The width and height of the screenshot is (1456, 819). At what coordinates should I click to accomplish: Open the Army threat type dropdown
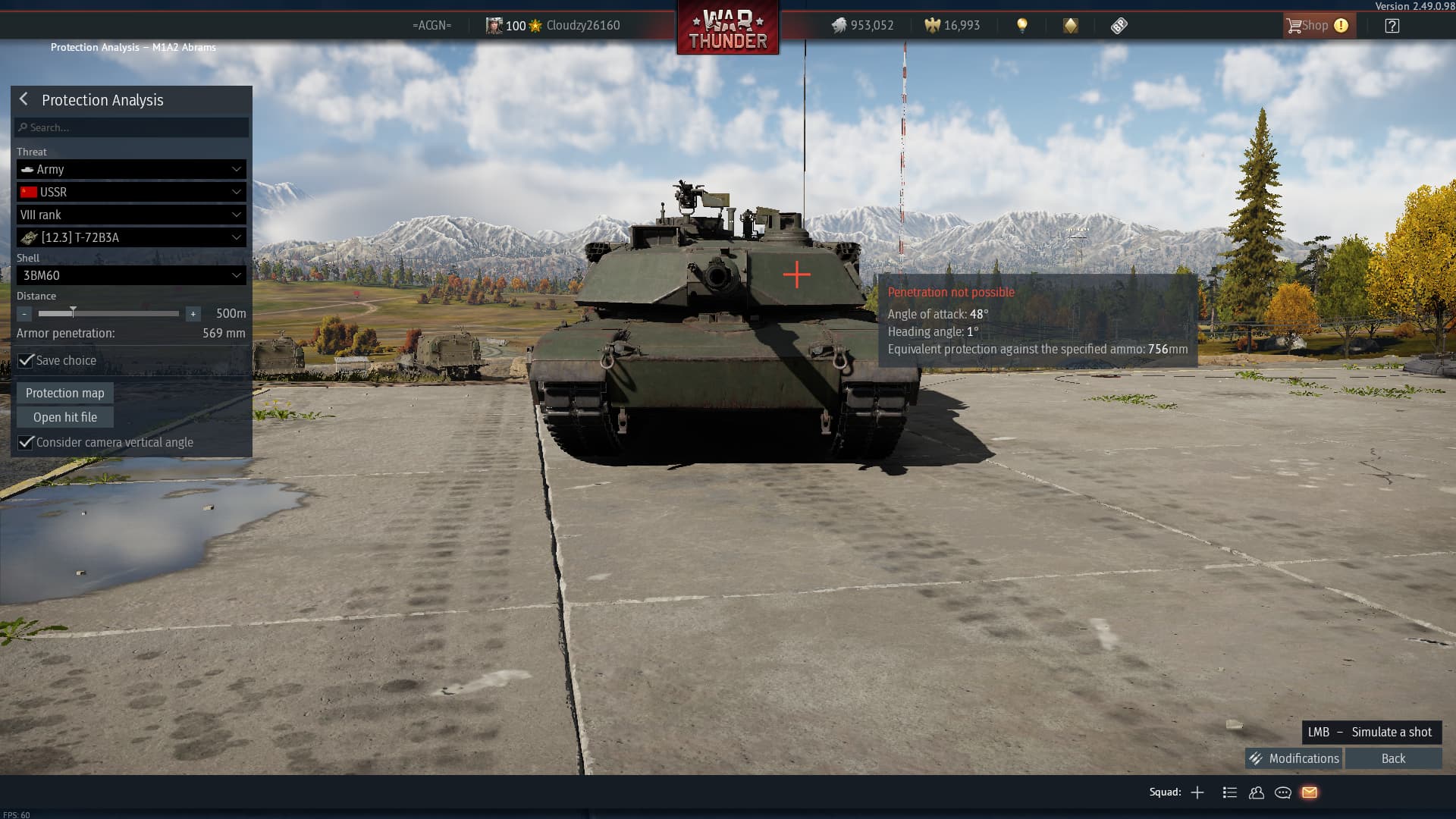pyautogui.click(x=131, y=169)
